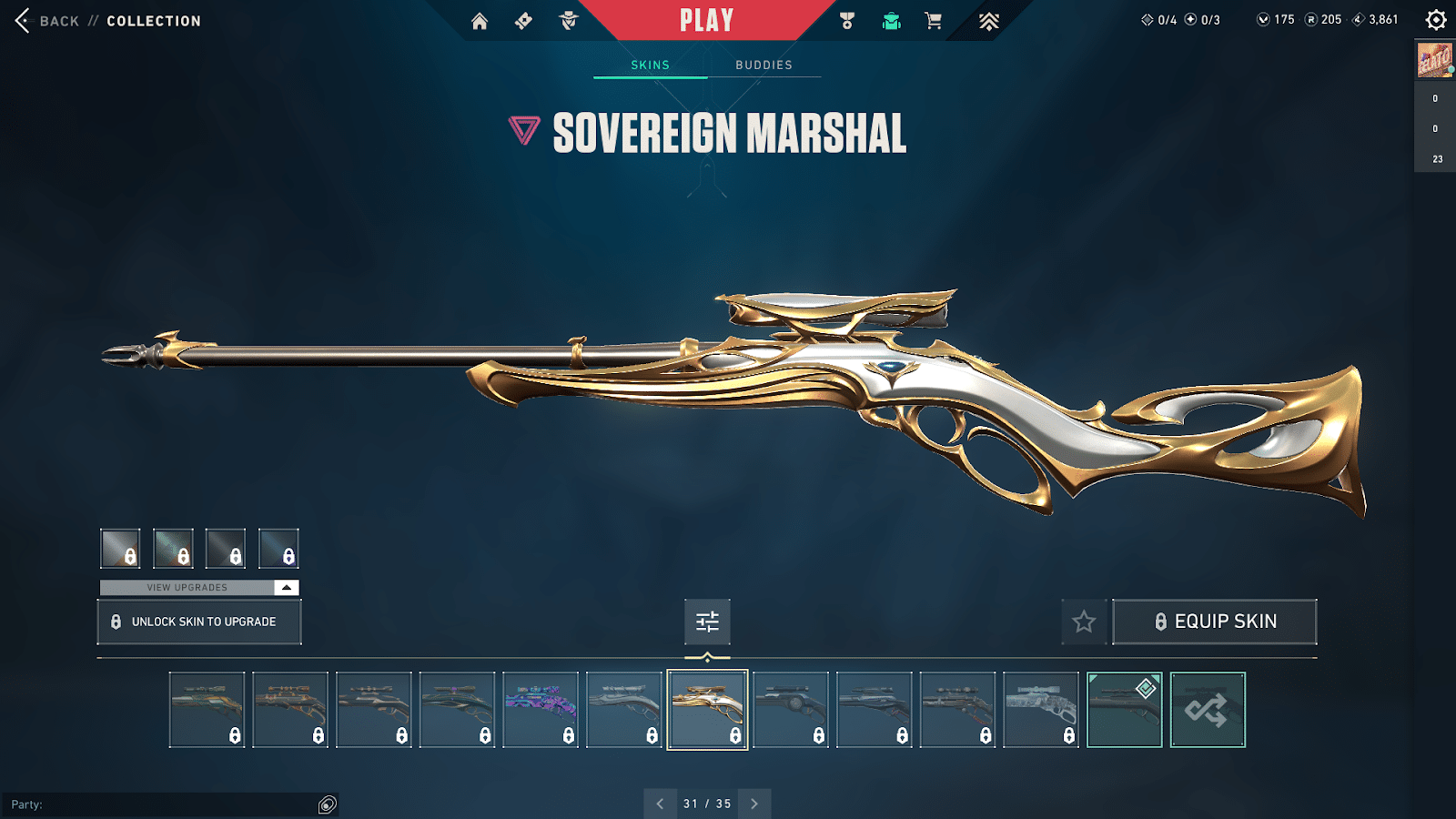Click the EQUIP SKIN button
This screenshot has width=1456, height=819.
coord(1215,622)
